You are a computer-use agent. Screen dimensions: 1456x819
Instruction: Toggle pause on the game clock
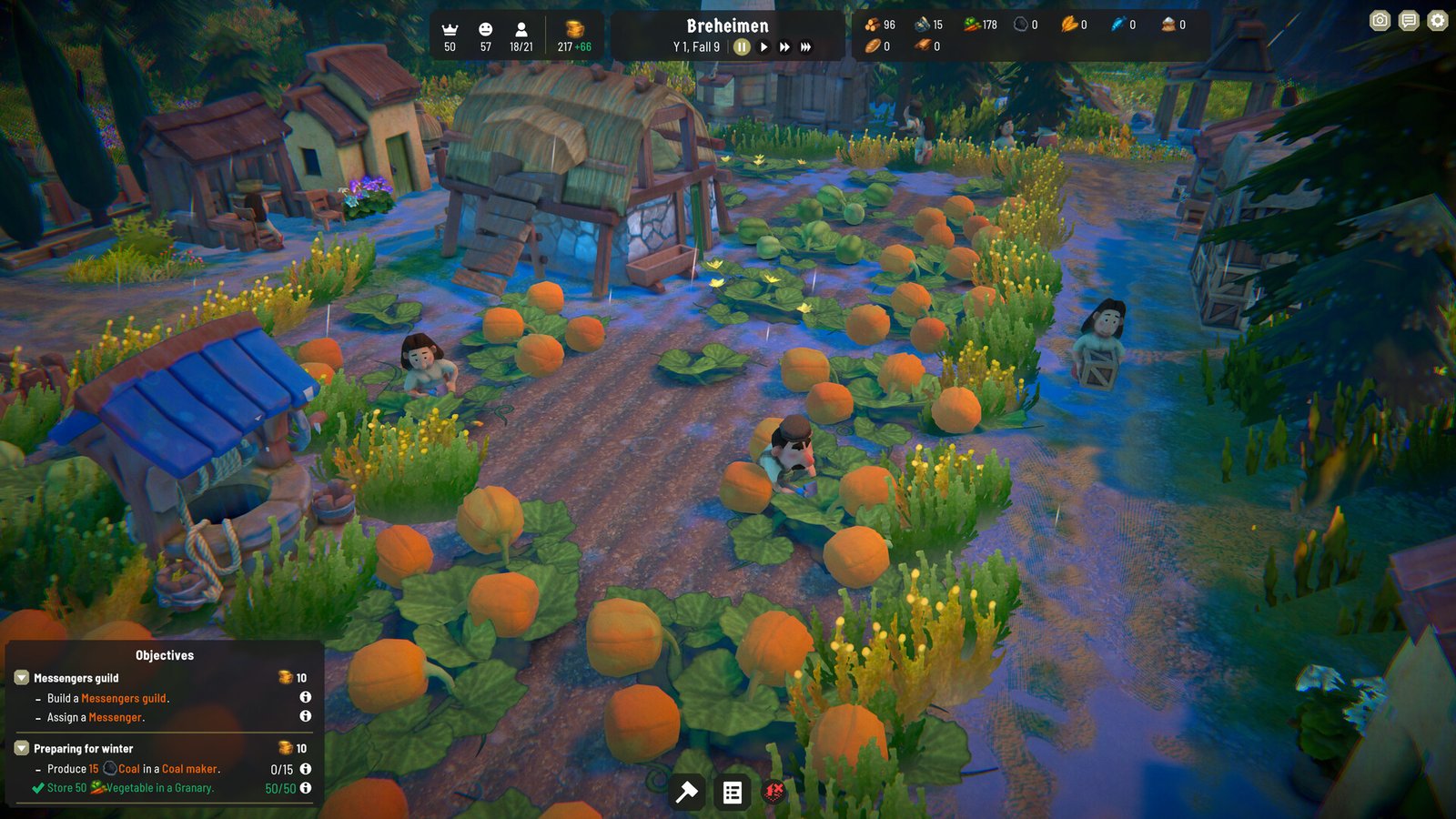coord(743,47)
